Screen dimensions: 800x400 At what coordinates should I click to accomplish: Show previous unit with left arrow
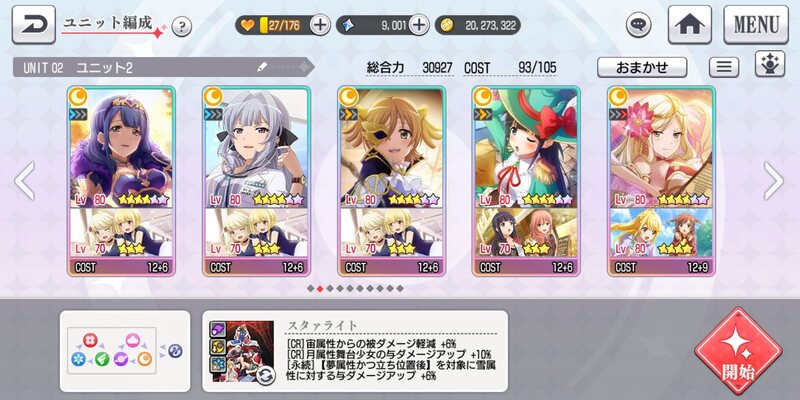coord(25,180)
